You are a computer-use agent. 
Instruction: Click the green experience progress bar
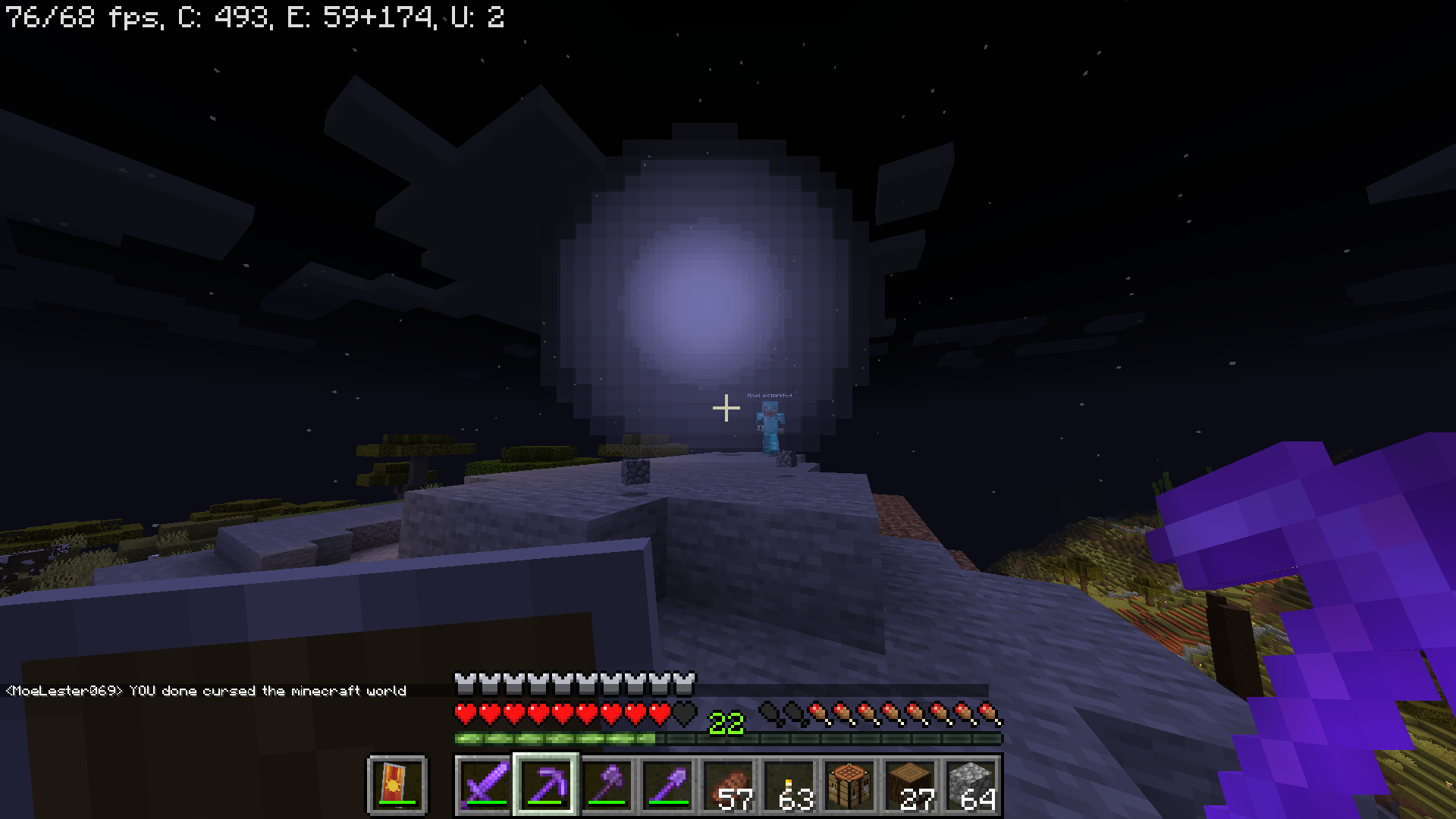tap(554, 737)
